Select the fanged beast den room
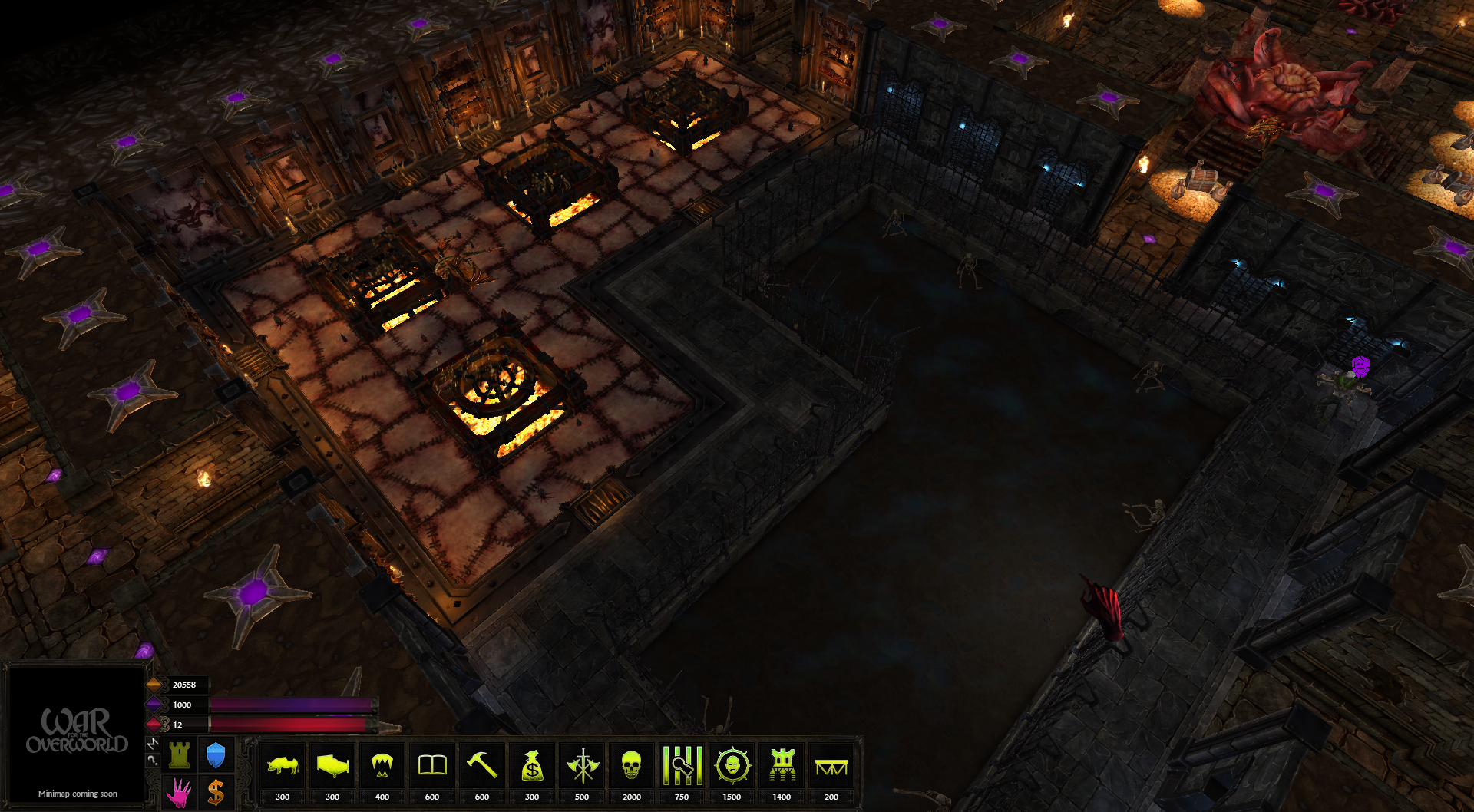 coord(382,765)
